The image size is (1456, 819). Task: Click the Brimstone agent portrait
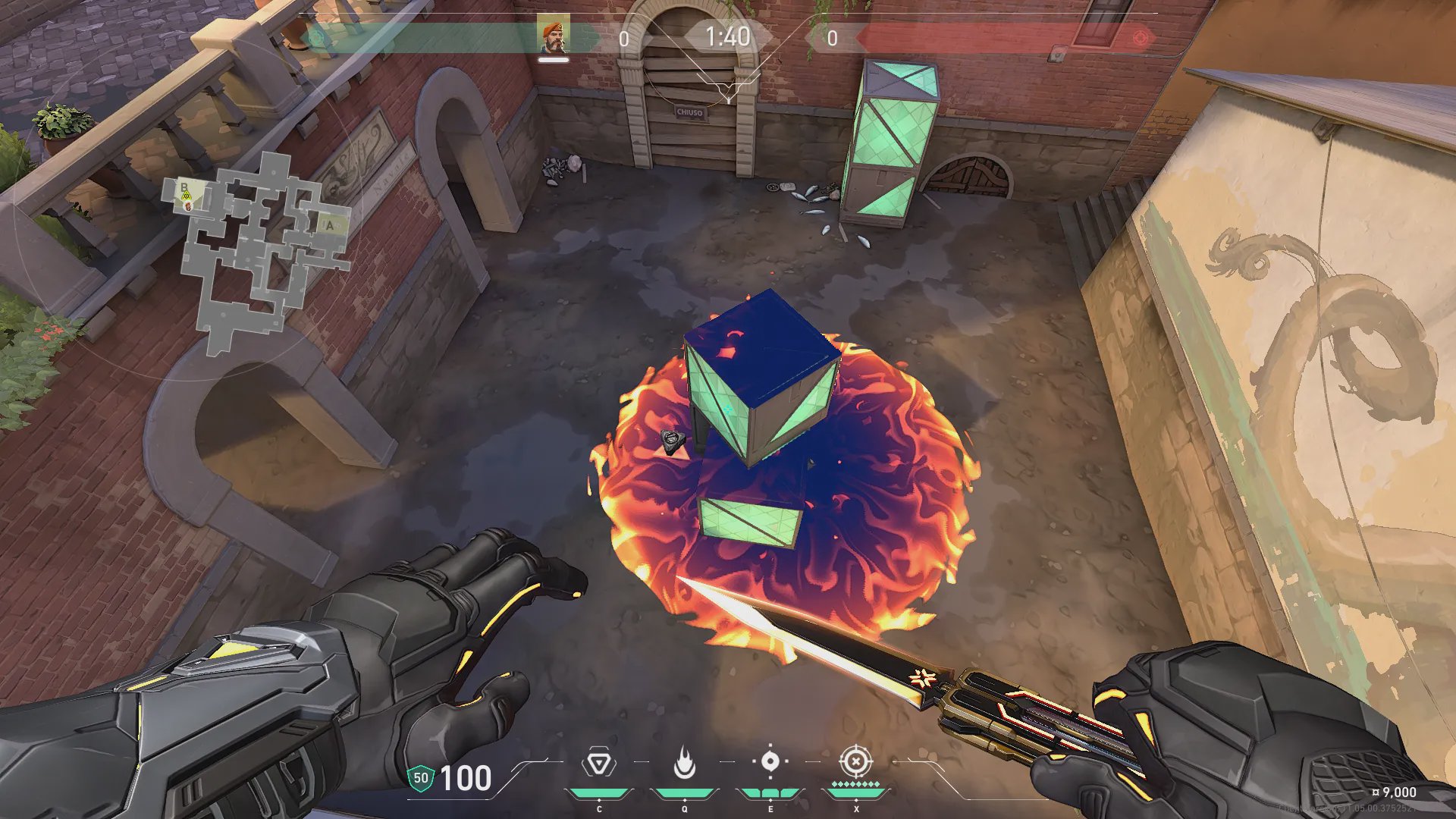tap(554, 36)
